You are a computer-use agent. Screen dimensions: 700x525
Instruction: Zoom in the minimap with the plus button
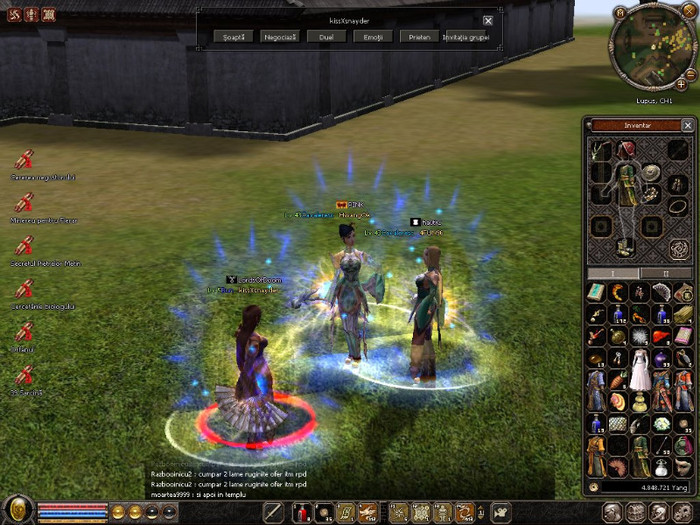(681, 85)
